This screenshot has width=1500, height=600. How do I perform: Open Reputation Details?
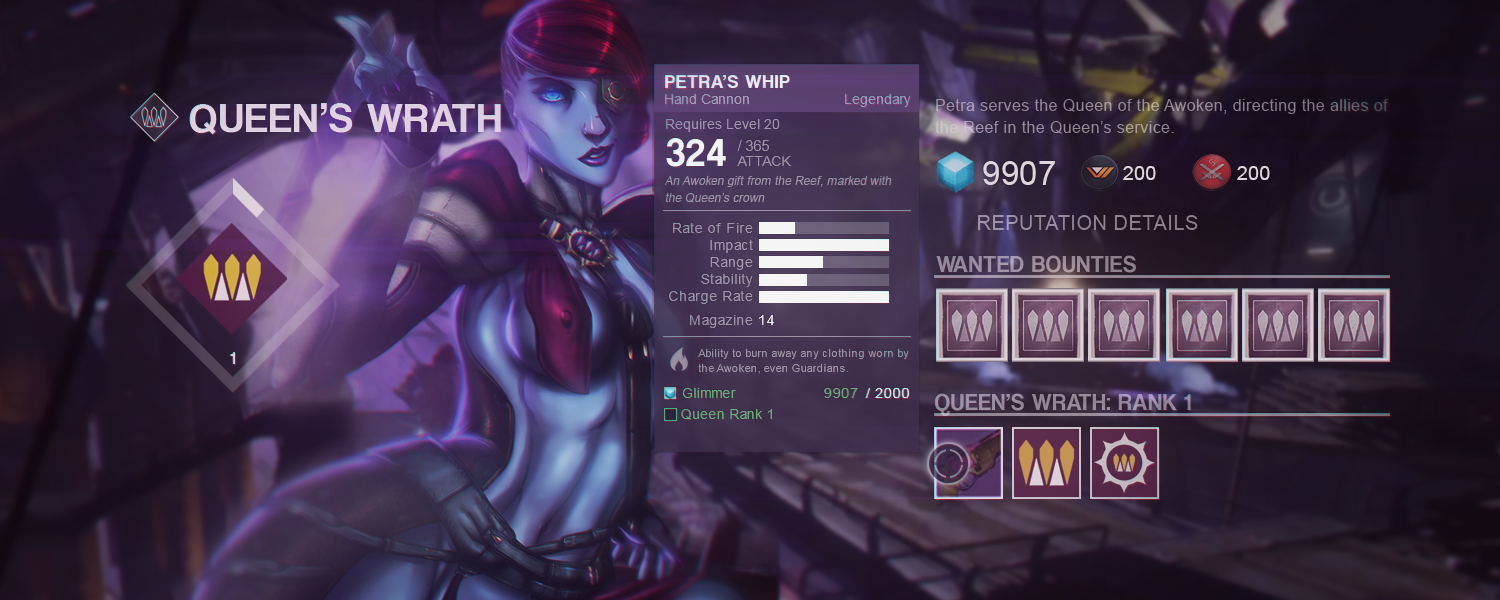click(1086, 223)
